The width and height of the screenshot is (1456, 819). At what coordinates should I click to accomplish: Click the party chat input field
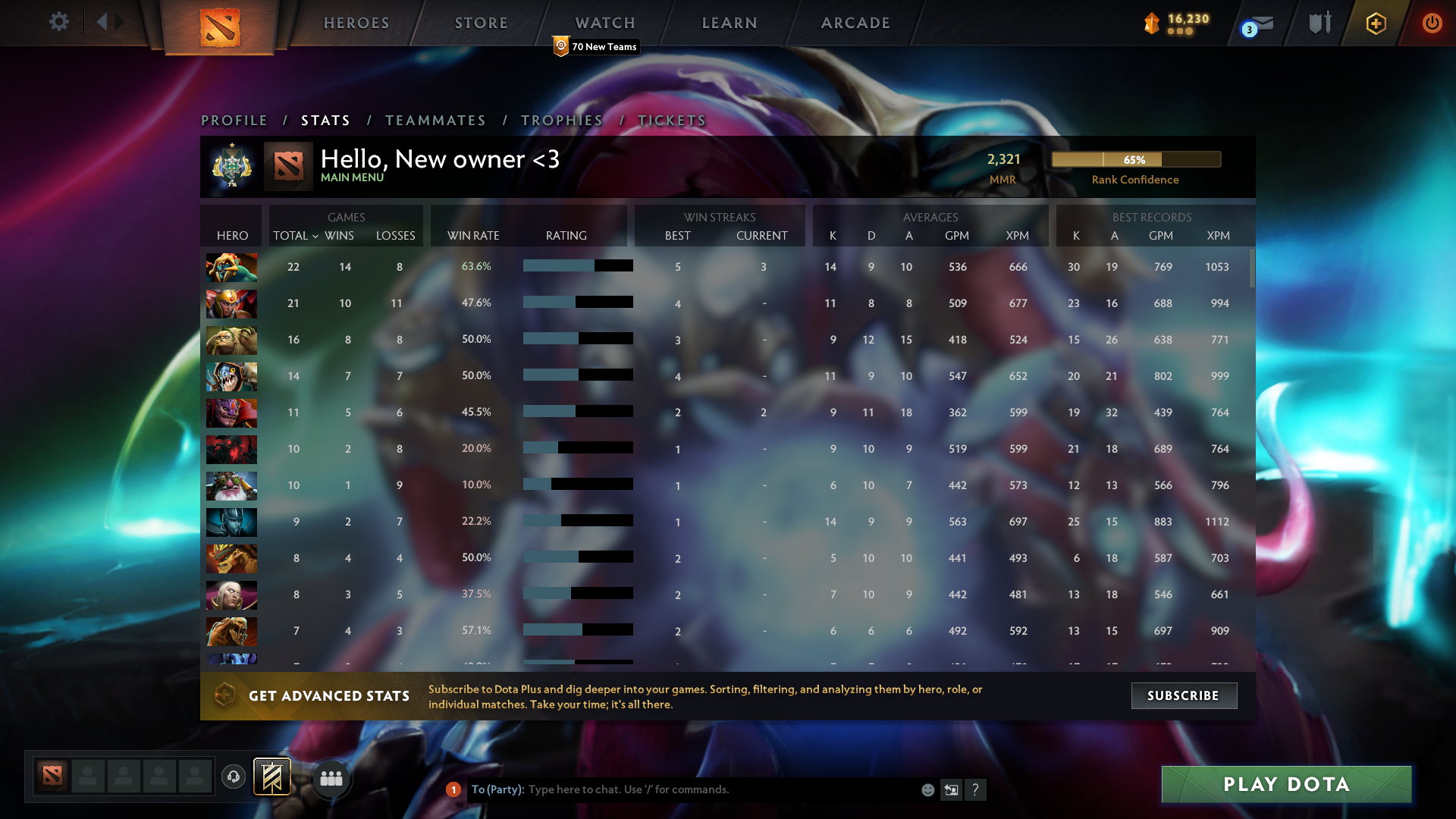pos(682,789)
